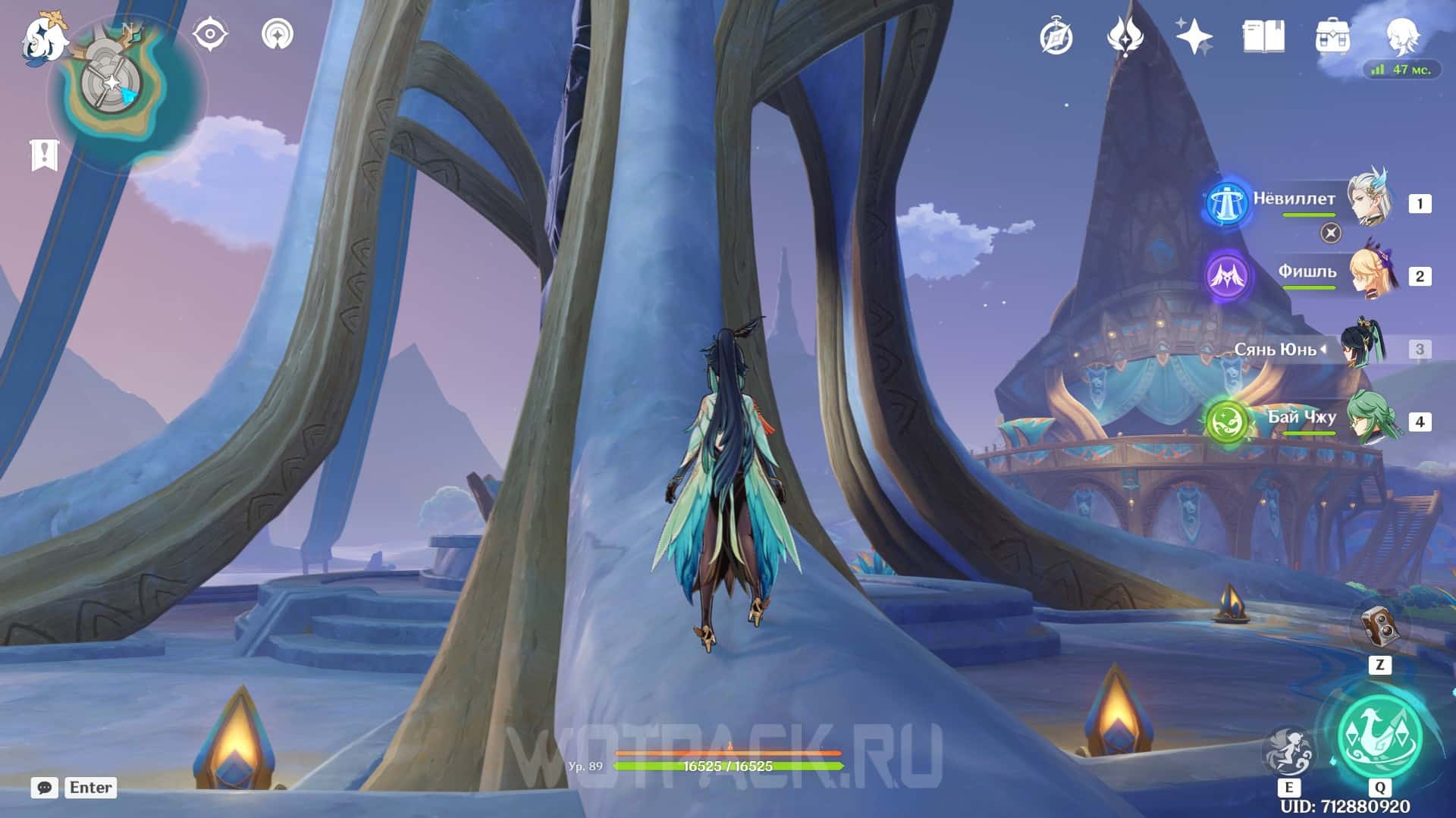Open the adventurer handbook book icon
This screenshot has width=1456, height=818.
pyautogui.click(x=1263, y=36)
